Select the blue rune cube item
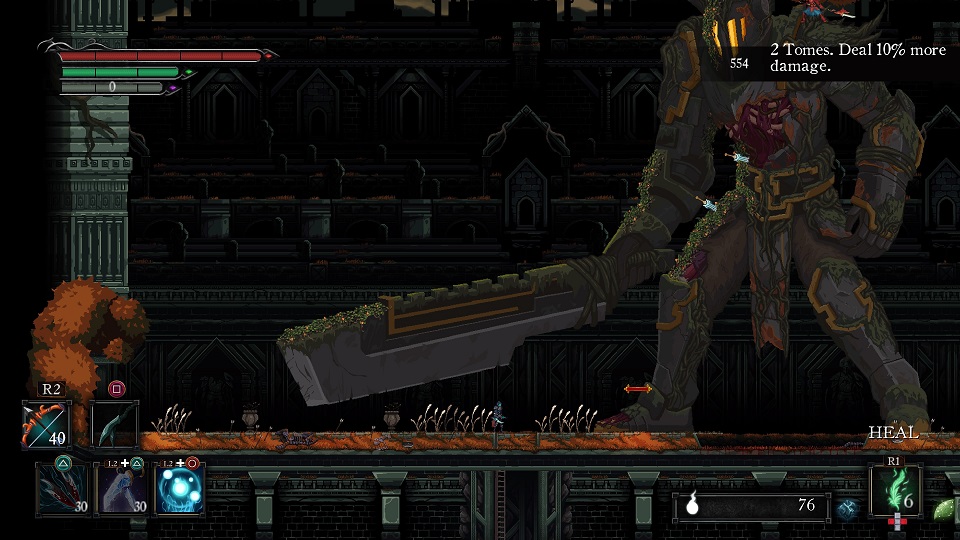Image resolution: width=960 pixels, height=540 pixels. (x=848, y=508)
